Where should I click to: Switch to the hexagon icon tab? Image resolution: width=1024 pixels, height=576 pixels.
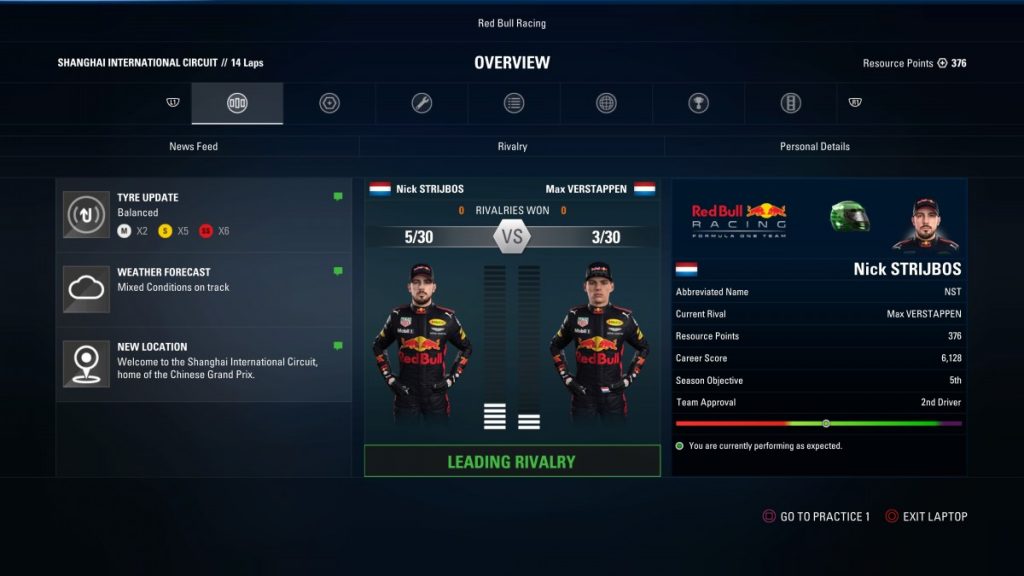[x=329, y=103]
